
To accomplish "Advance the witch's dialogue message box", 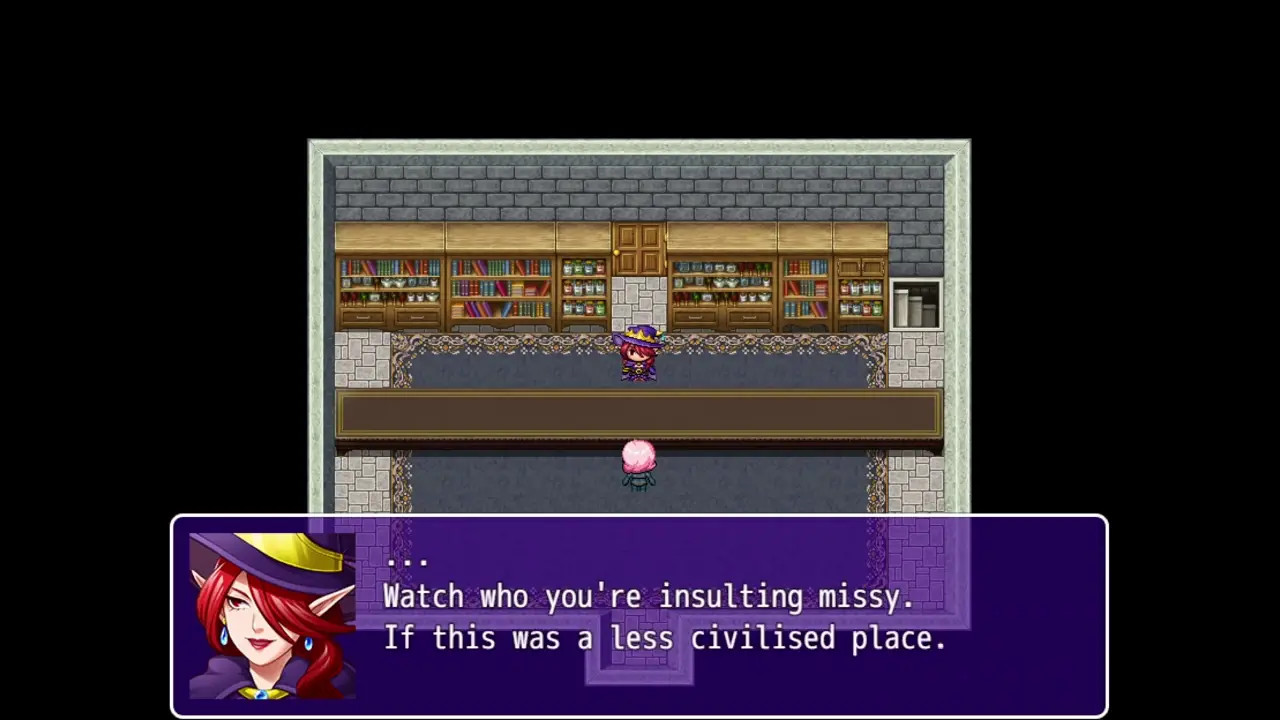I will coord(640,615).
